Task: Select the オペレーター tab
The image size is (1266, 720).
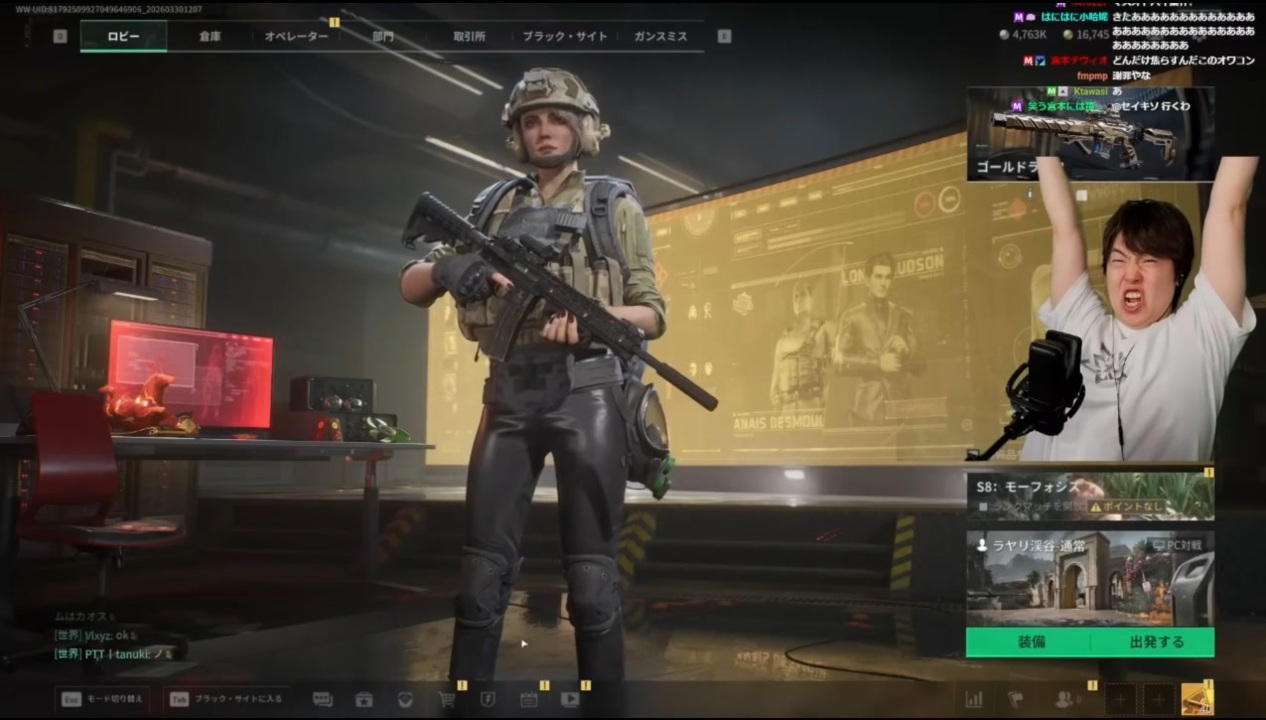Action: pos(296,36)
